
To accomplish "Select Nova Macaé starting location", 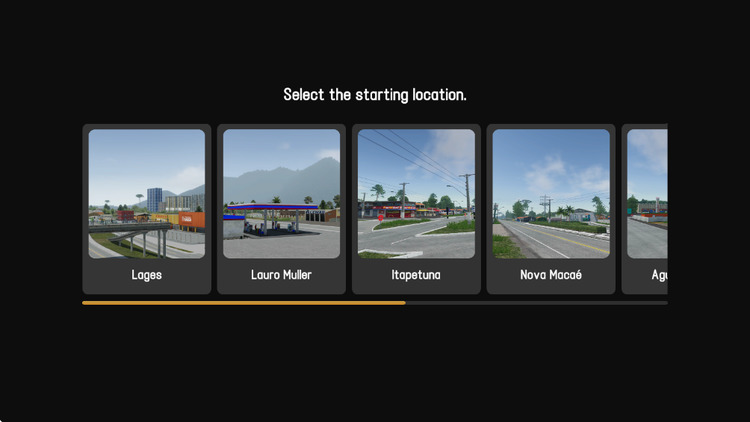I will coord(551,208).
